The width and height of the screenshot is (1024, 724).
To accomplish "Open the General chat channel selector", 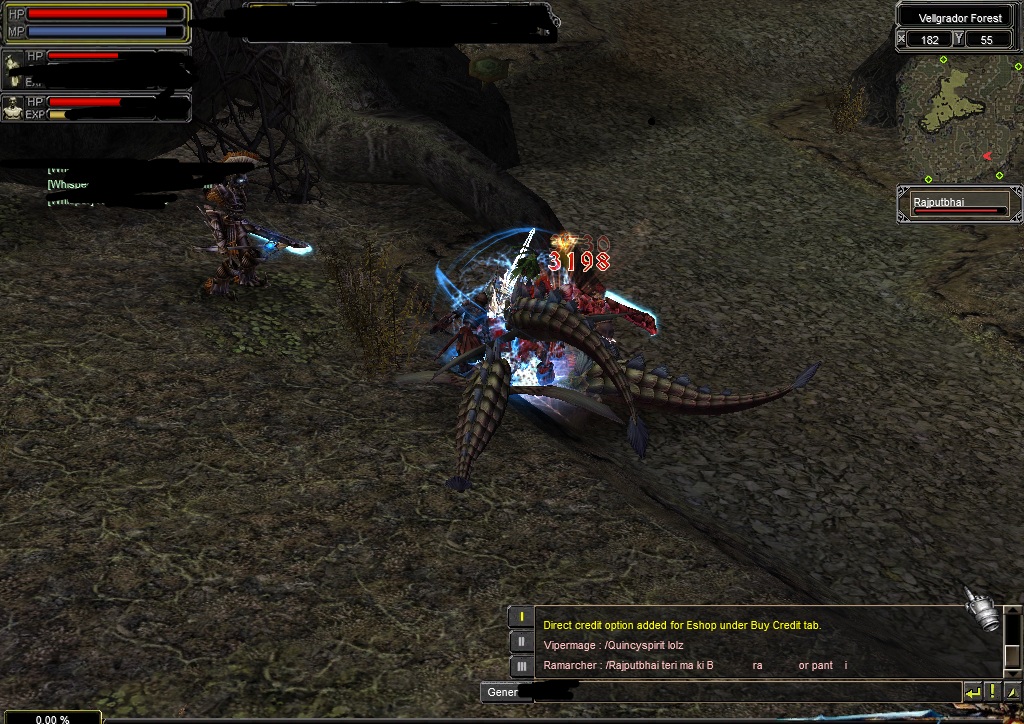I will 502,692.
